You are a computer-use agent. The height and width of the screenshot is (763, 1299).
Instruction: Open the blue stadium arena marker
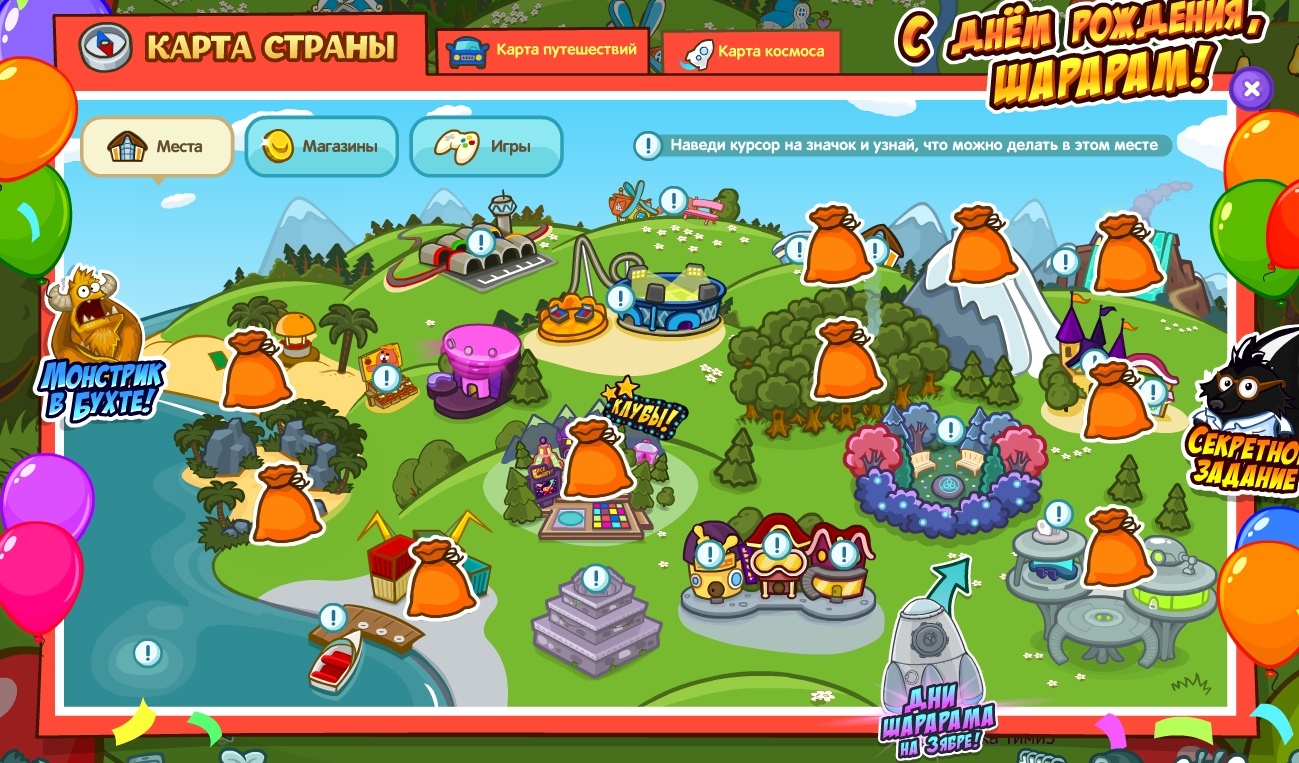coord(620,298)
